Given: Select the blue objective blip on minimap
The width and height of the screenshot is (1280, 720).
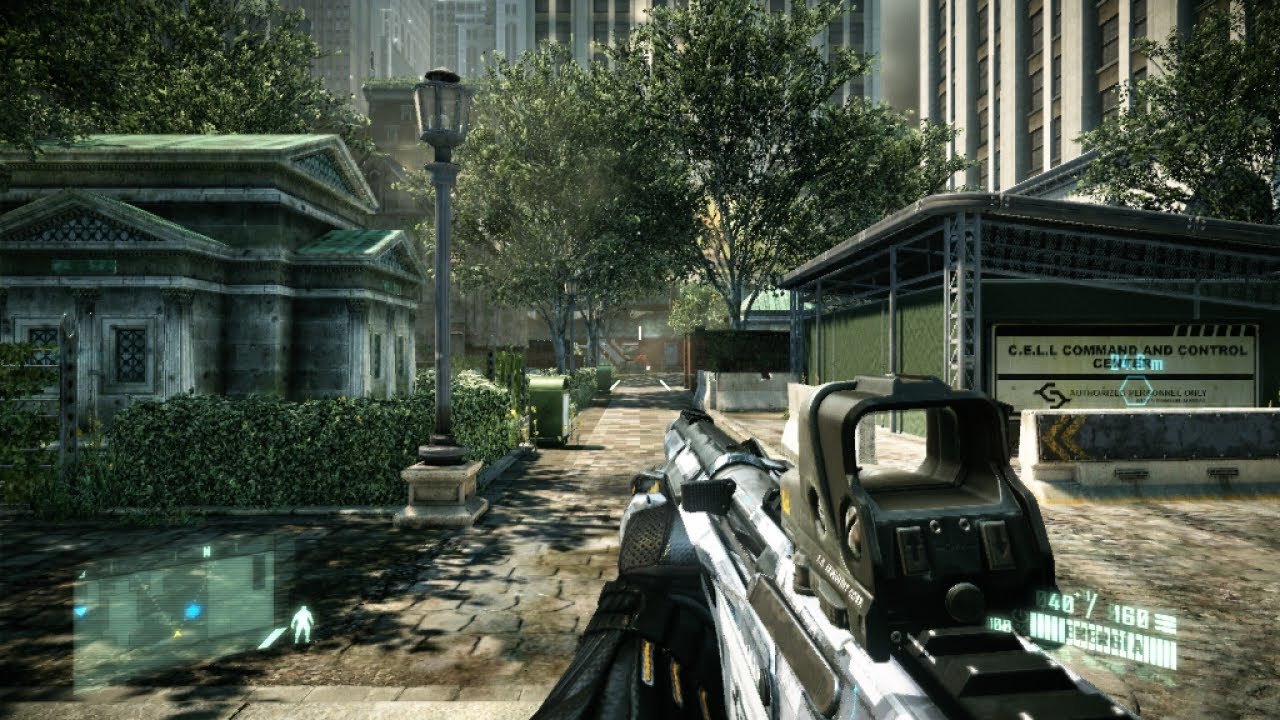Looking at the screenshot, I should click(x=192, y=610).
